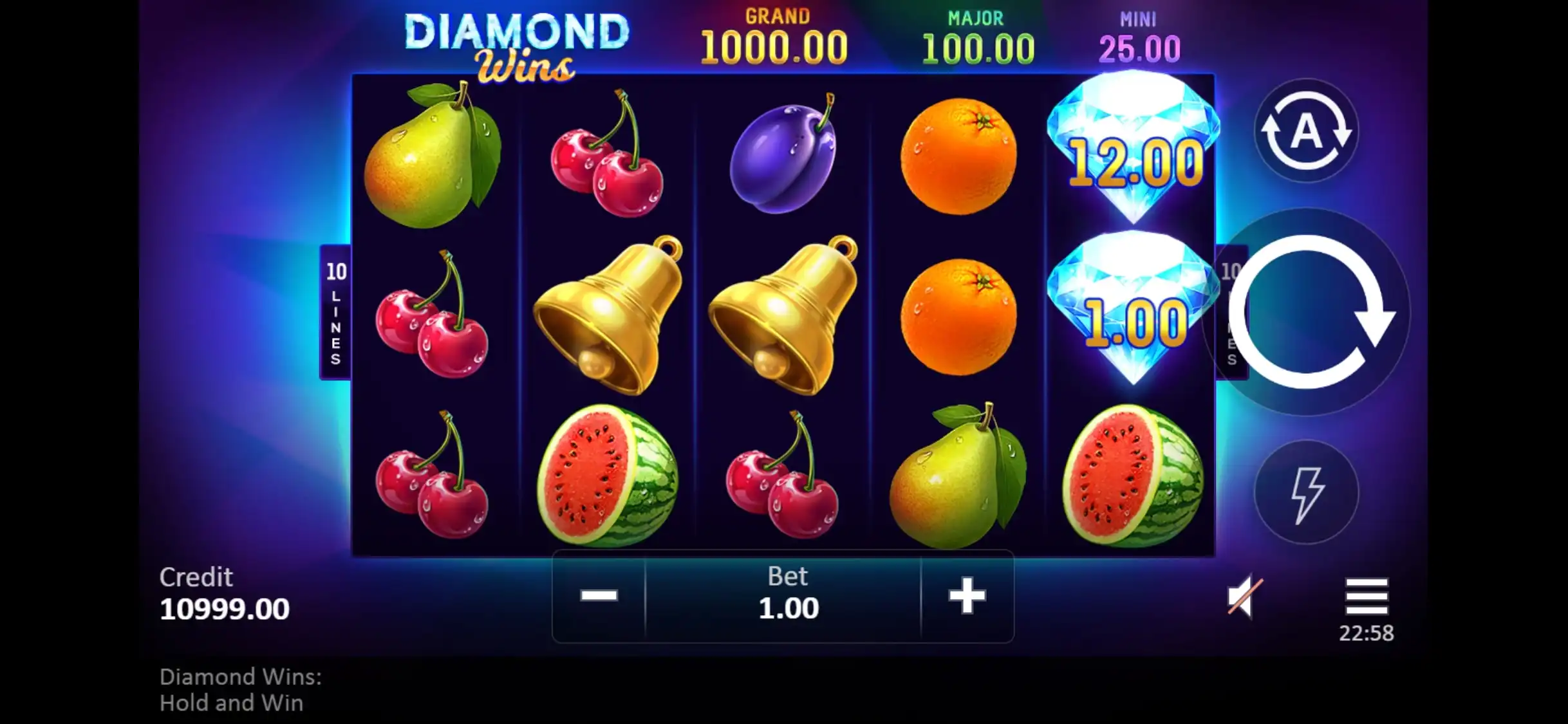
Task: Open the Bet amount panel
Action: tap(788, 596)
